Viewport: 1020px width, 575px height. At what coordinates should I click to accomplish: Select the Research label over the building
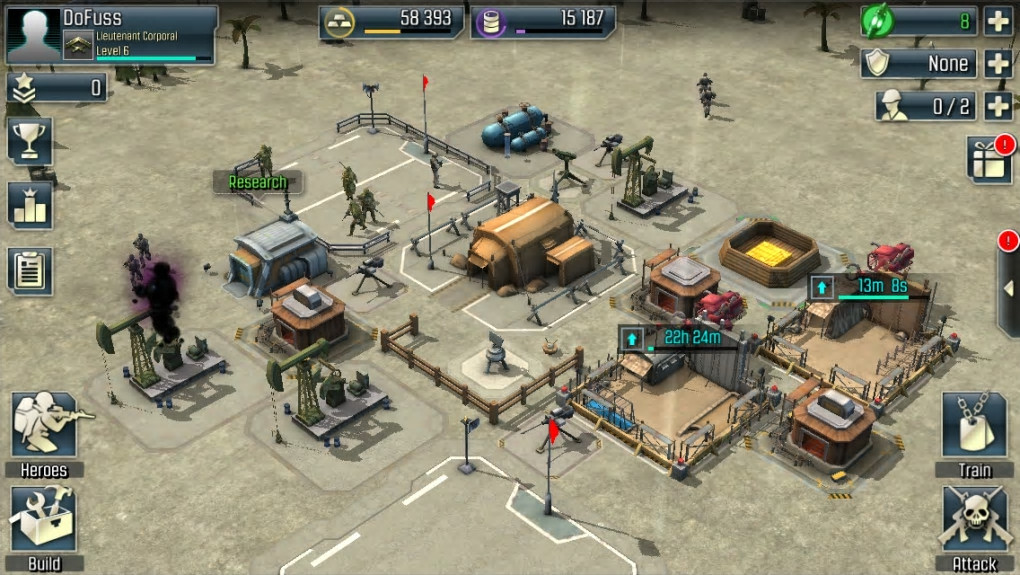(257, 182)
